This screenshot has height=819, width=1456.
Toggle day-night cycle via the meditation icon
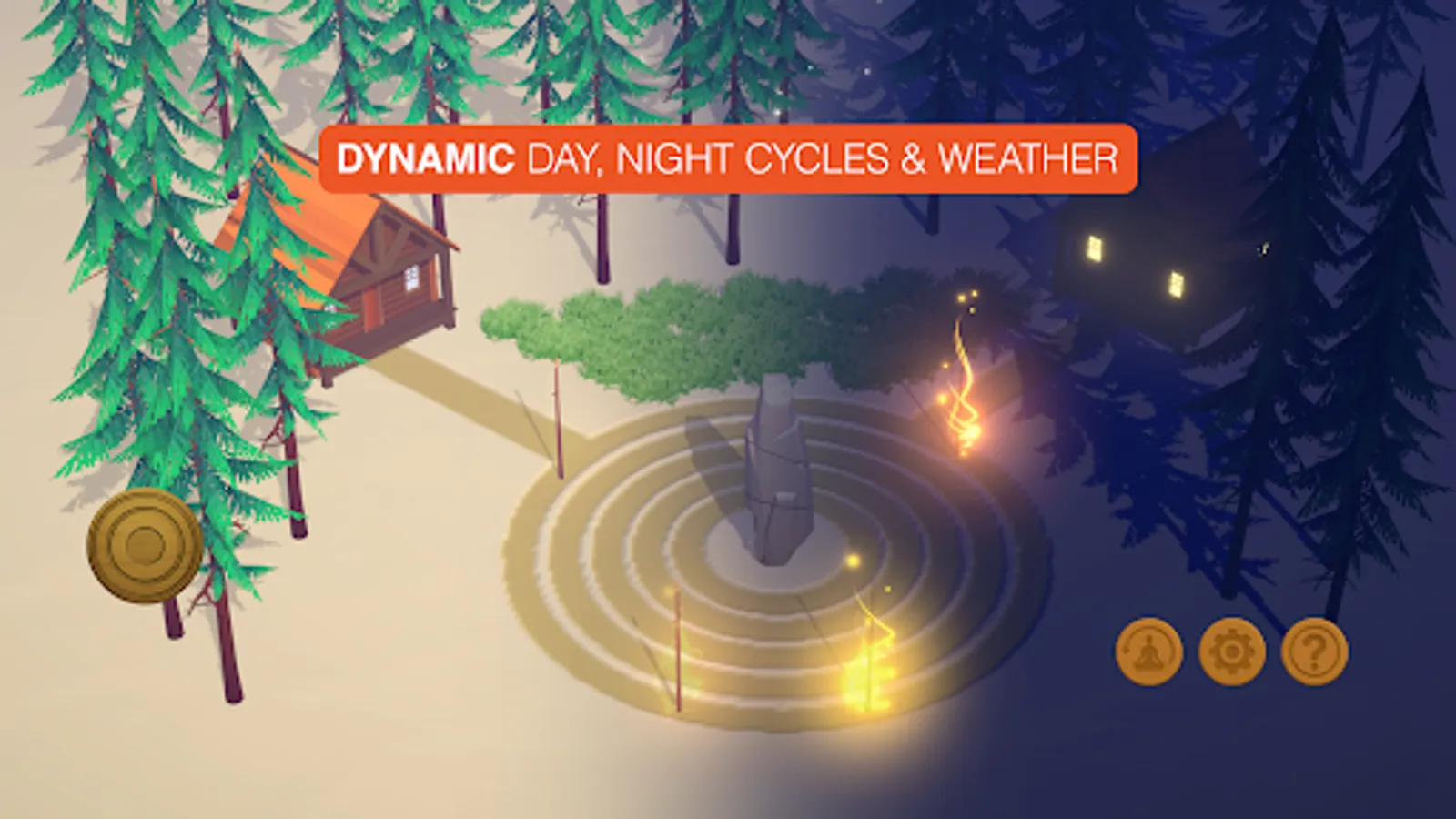[1150, 652]
